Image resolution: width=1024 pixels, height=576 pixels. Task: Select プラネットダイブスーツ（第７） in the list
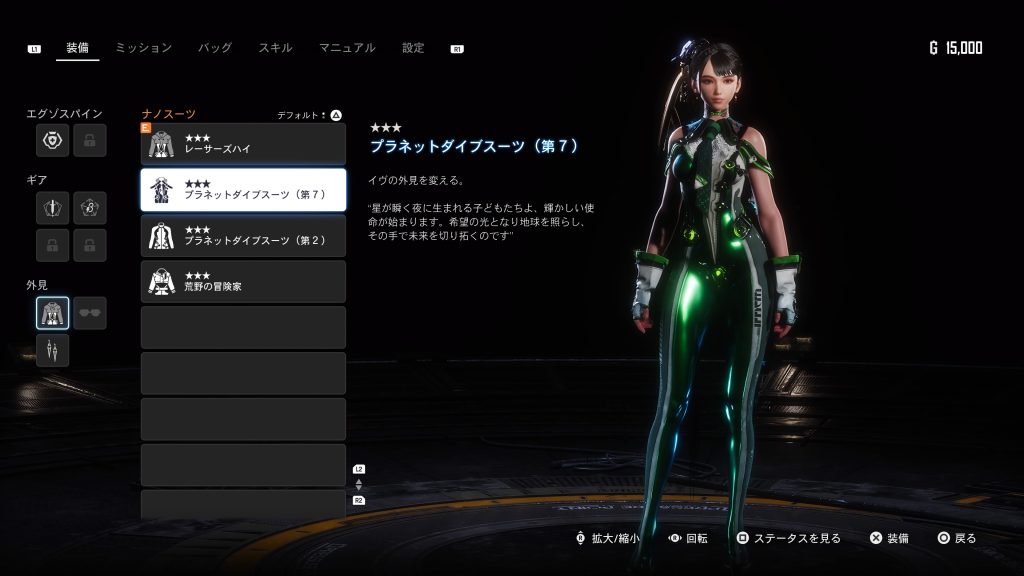tap(243, 190)
